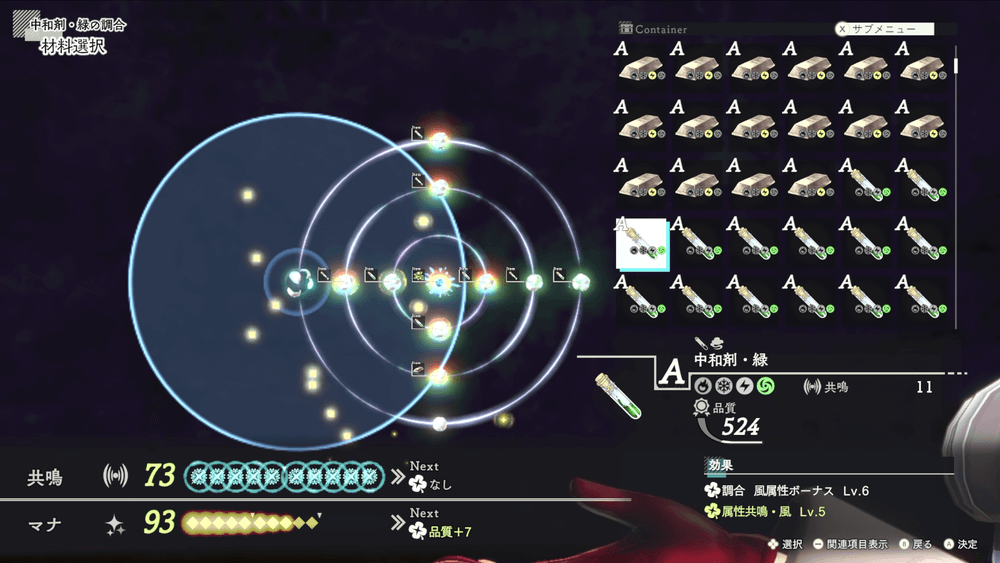Click the green wind element icon

(765, 386)
